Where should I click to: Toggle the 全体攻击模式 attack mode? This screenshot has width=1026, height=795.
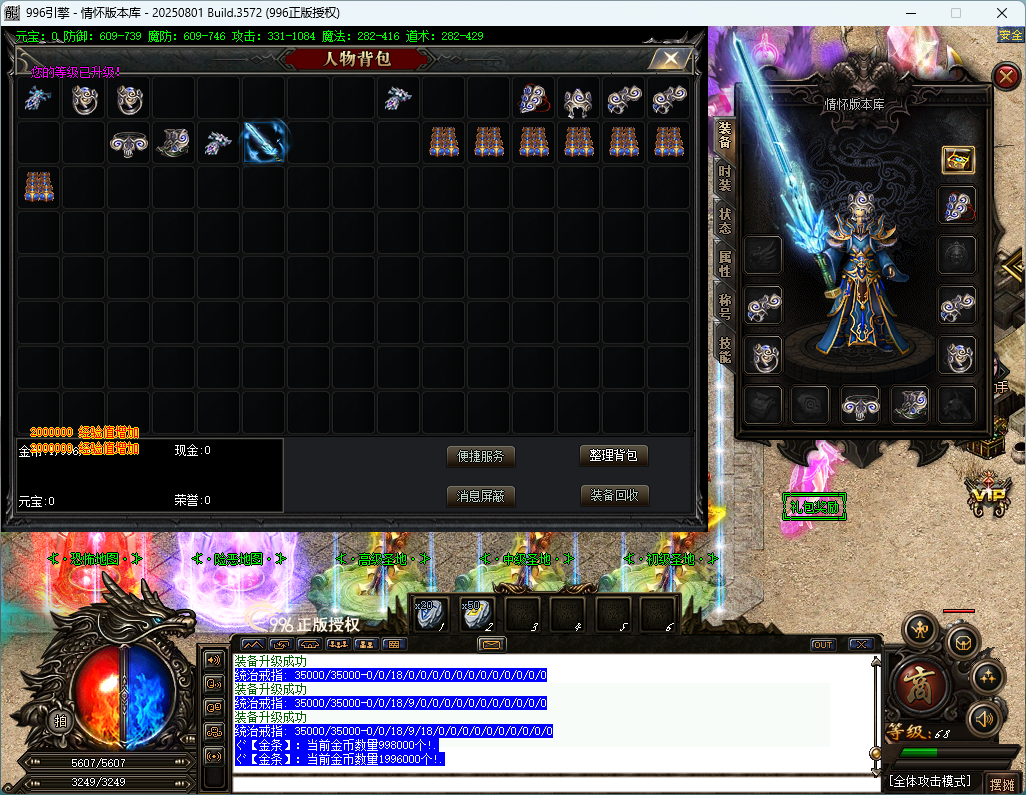(932, 781)
